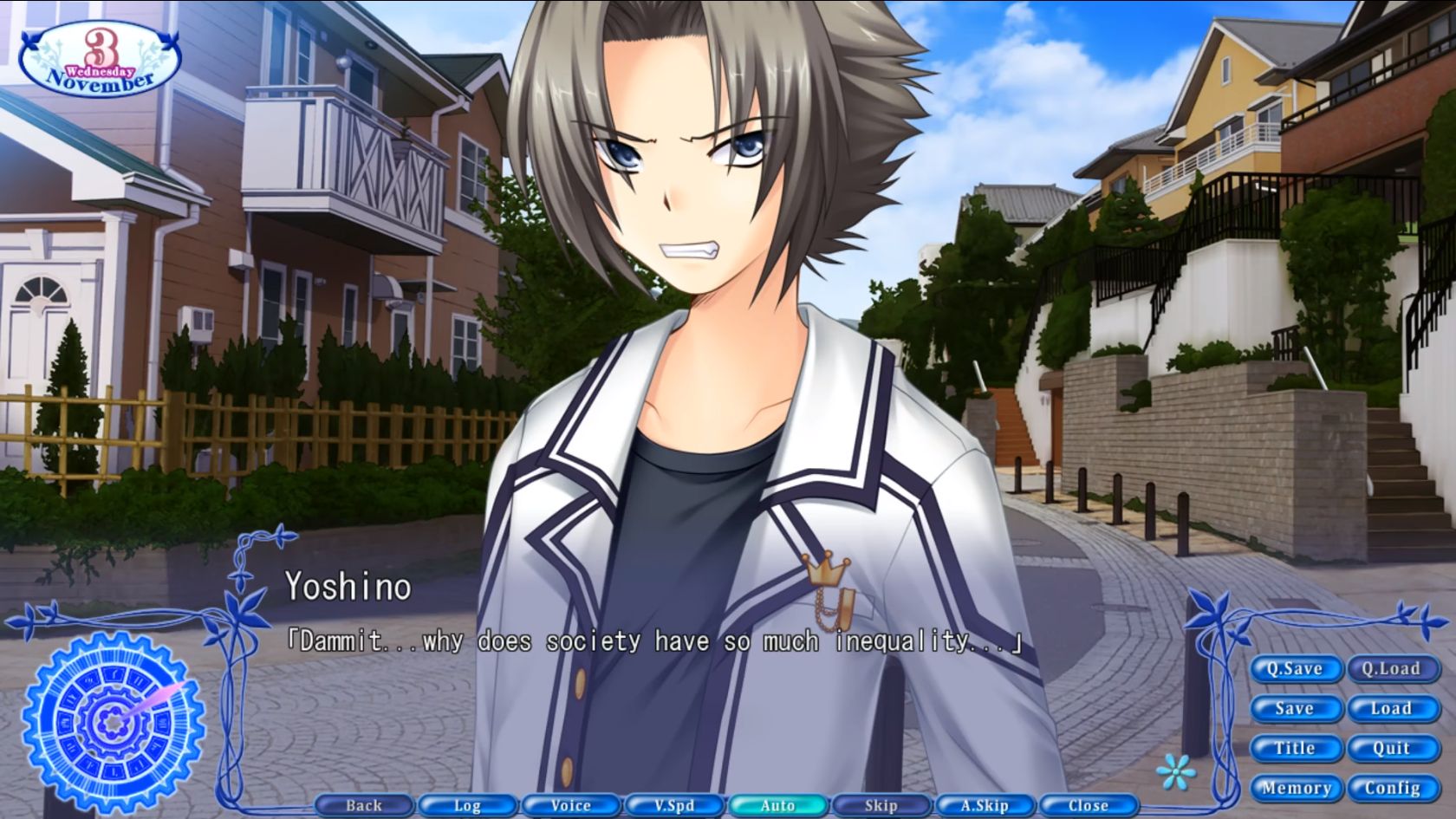Open the Load screen
Image resolution: width=1456 pixels, height=819 pixels.
(1393, 708)
